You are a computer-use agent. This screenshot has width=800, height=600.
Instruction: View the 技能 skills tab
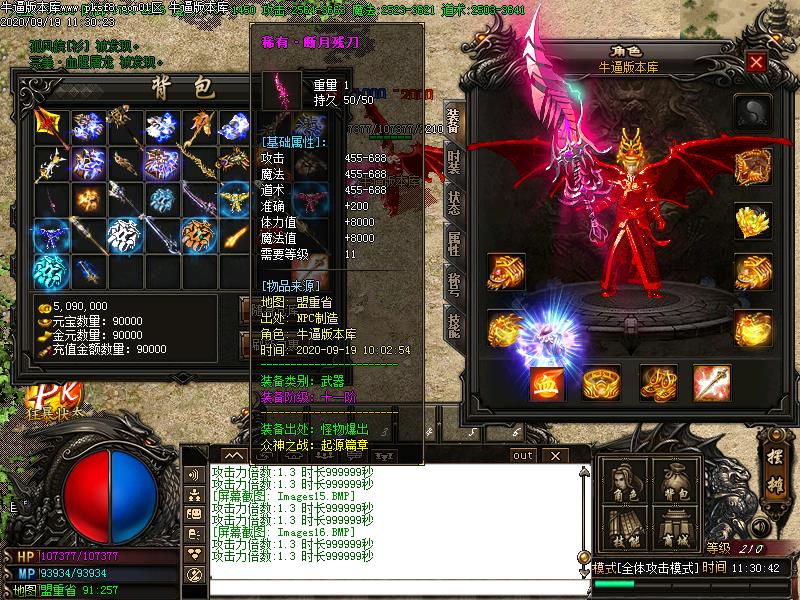pos(453,327)
